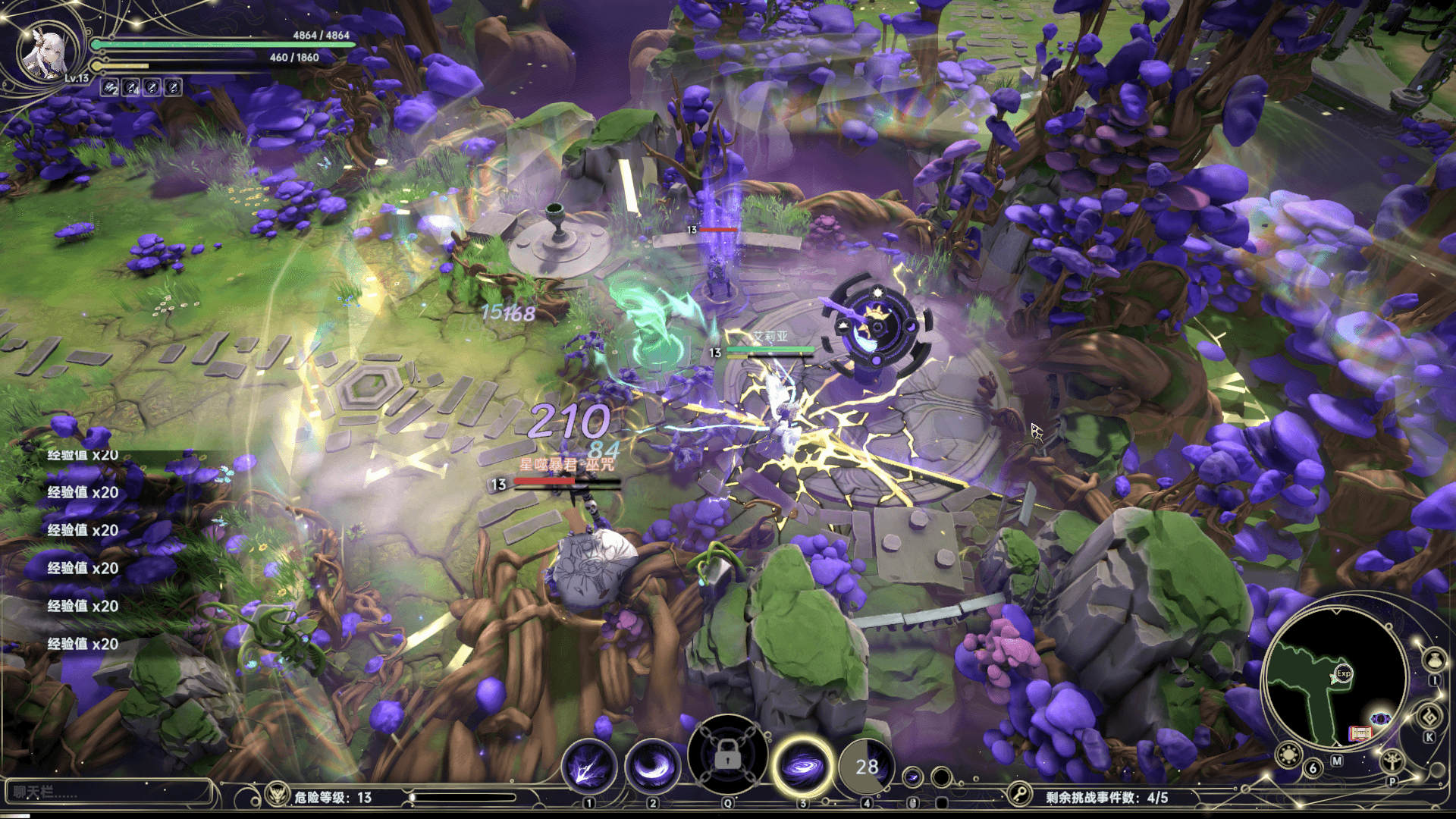This screenshot has width=1456, height=819.
Task: Open the inventory bag icon
Action: point(1433,660)
